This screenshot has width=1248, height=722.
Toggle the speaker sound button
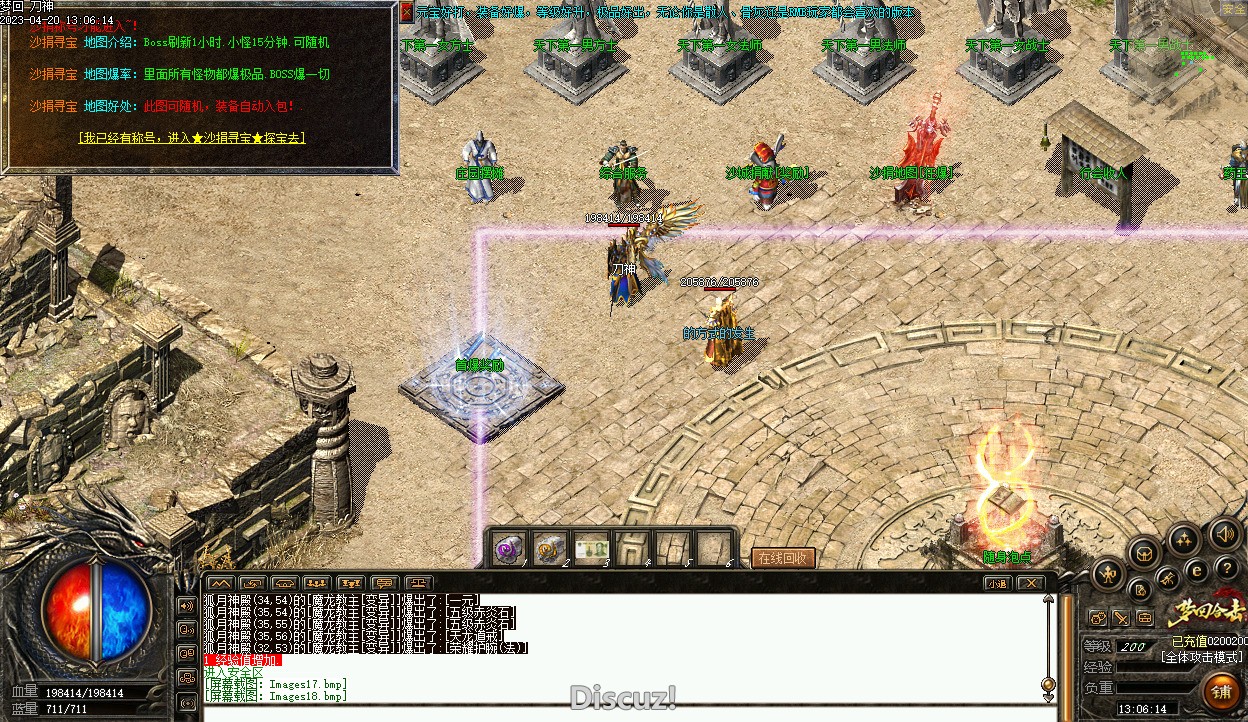click(x=1224, y=535)
